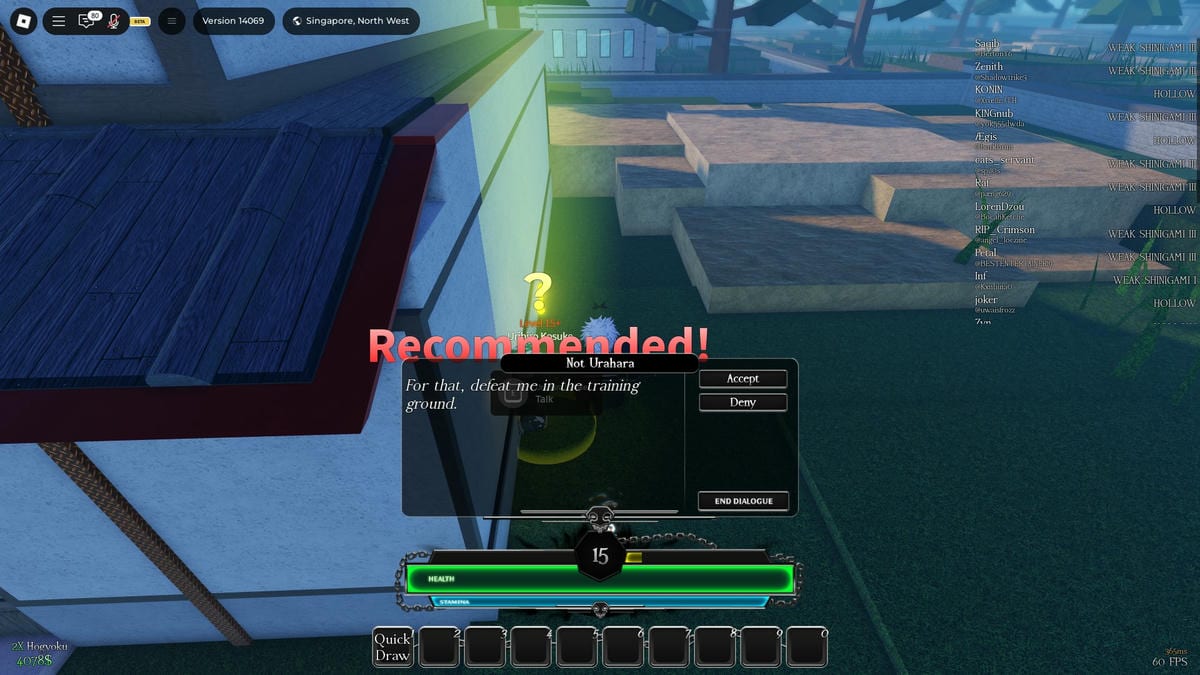Select cats_servant from the player list

click(1005, 160)
